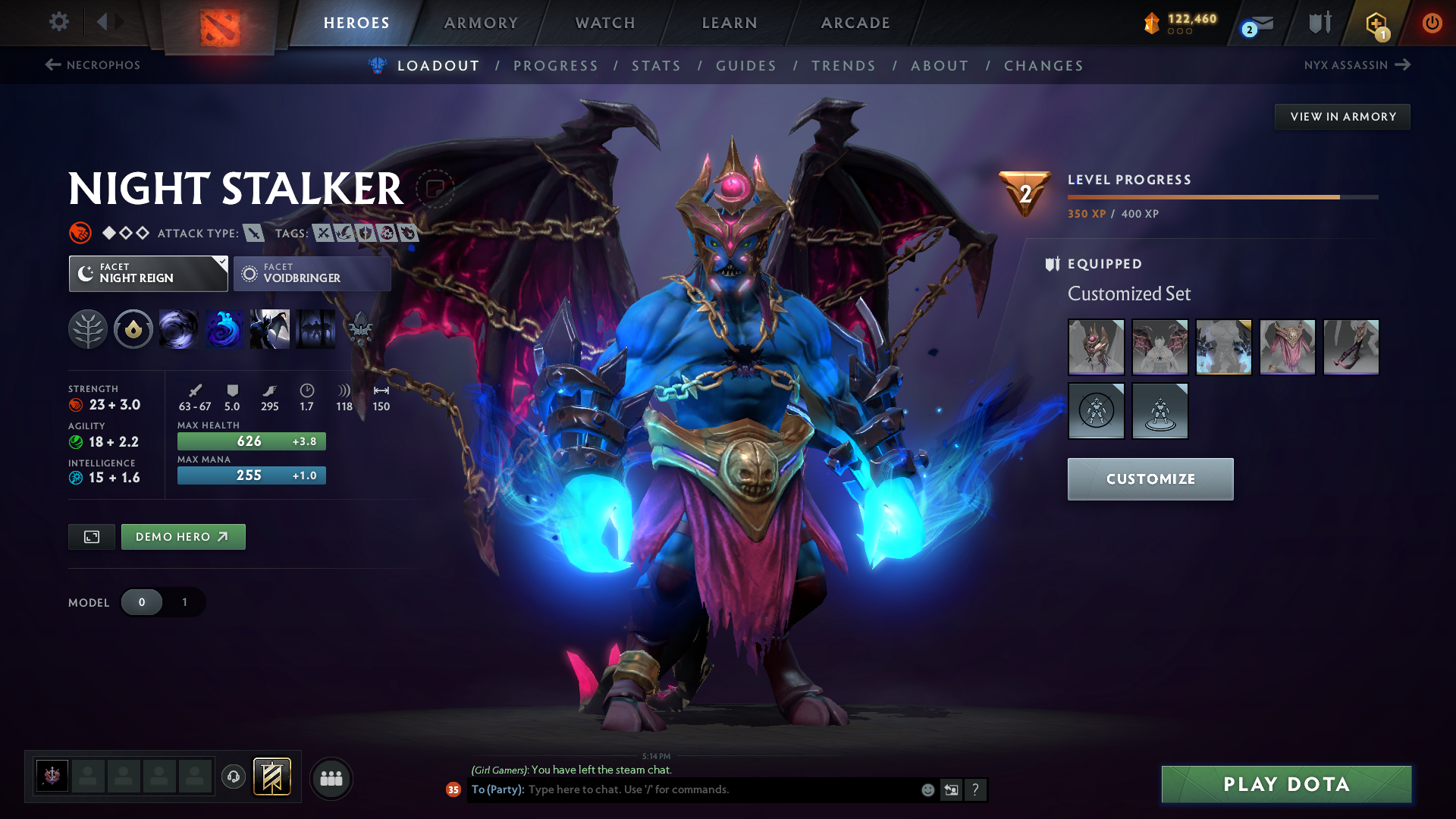Open the chat help question mark icon
This screenshot has height=819, width=1456.
tap(976, 789)
